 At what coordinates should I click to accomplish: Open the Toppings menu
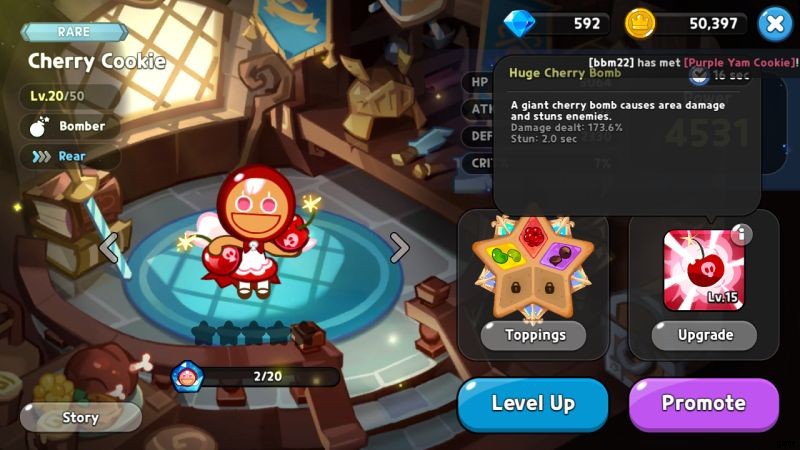click(x=535, y=335)
